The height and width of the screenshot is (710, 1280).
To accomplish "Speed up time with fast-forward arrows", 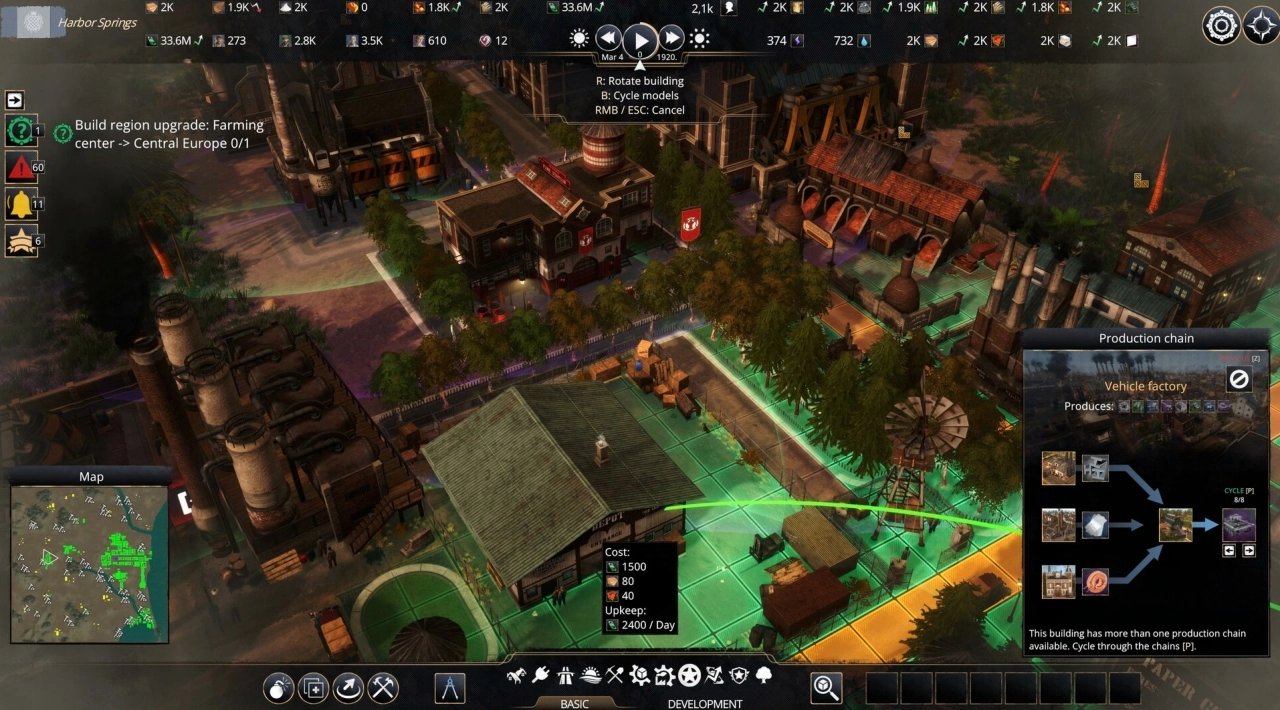I will tap(672, 39).
